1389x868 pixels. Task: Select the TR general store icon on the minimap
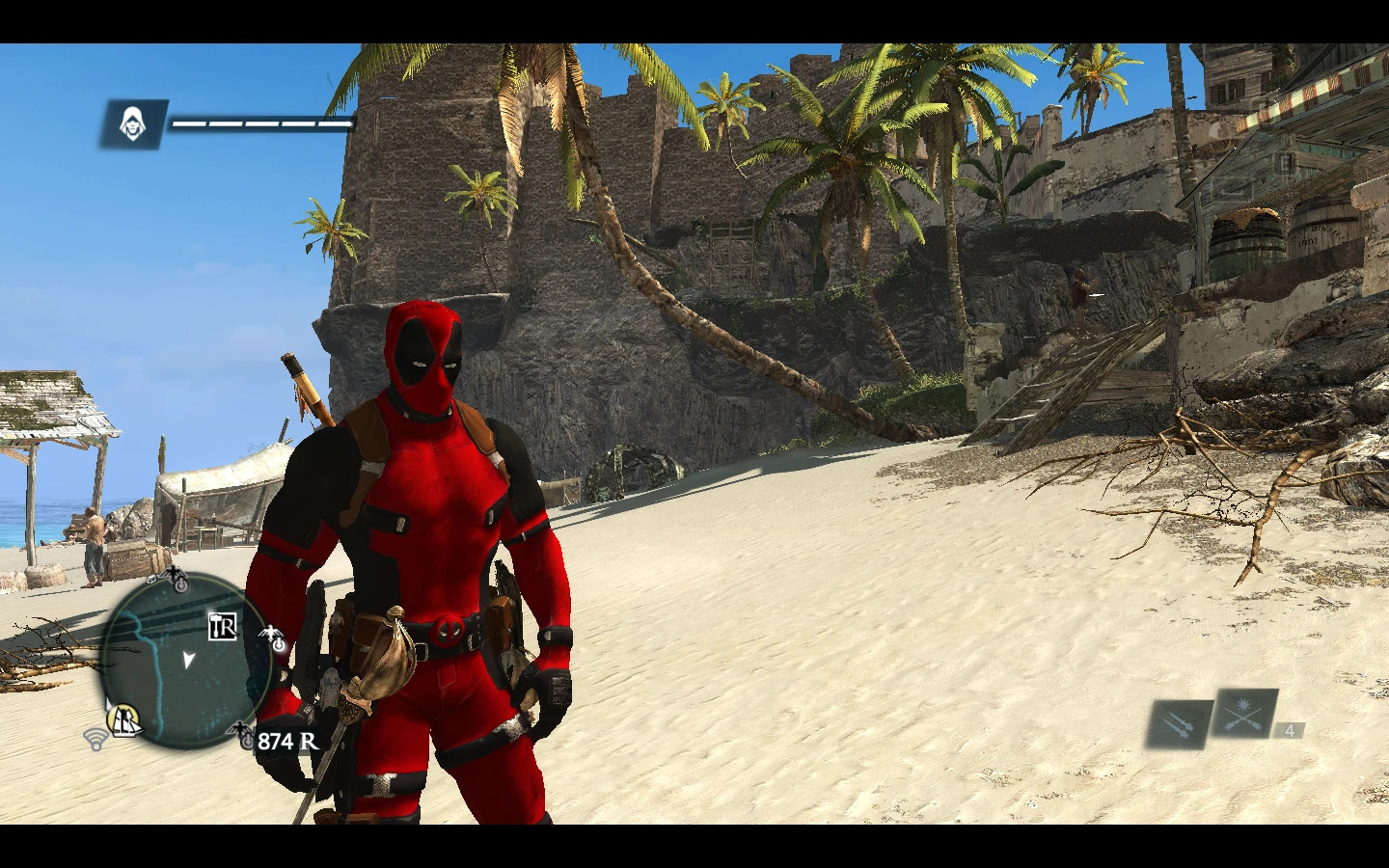(221, 626)
